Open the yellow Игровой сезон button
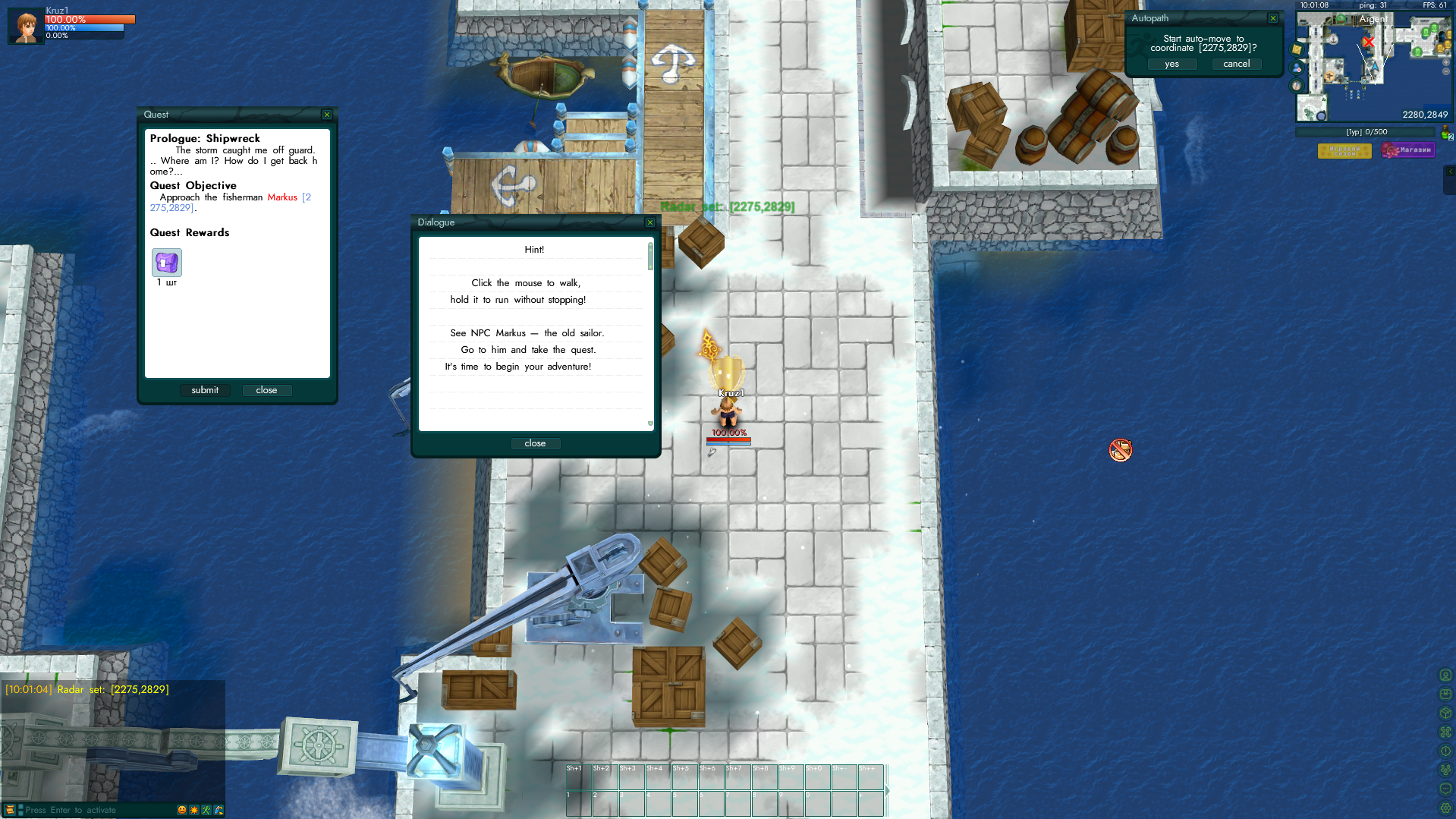Image resolution: width=1456 pixels, height=819 pixels. pyautogui.click(x=1344, y=150)
